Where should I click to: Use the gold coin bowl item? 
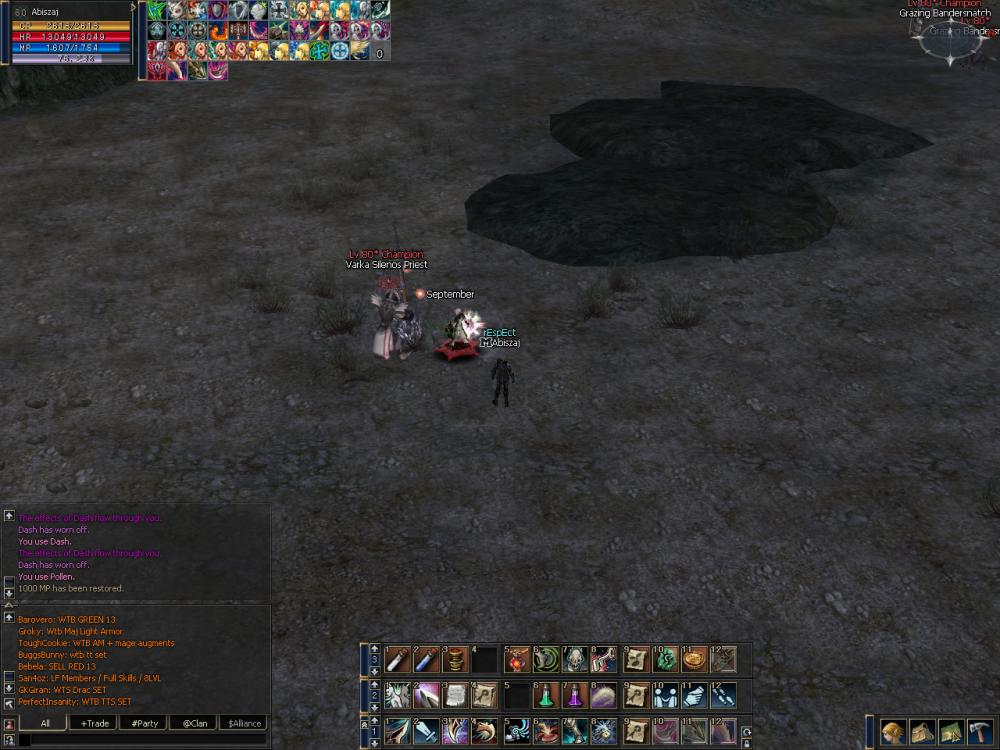tap(694, 659)
